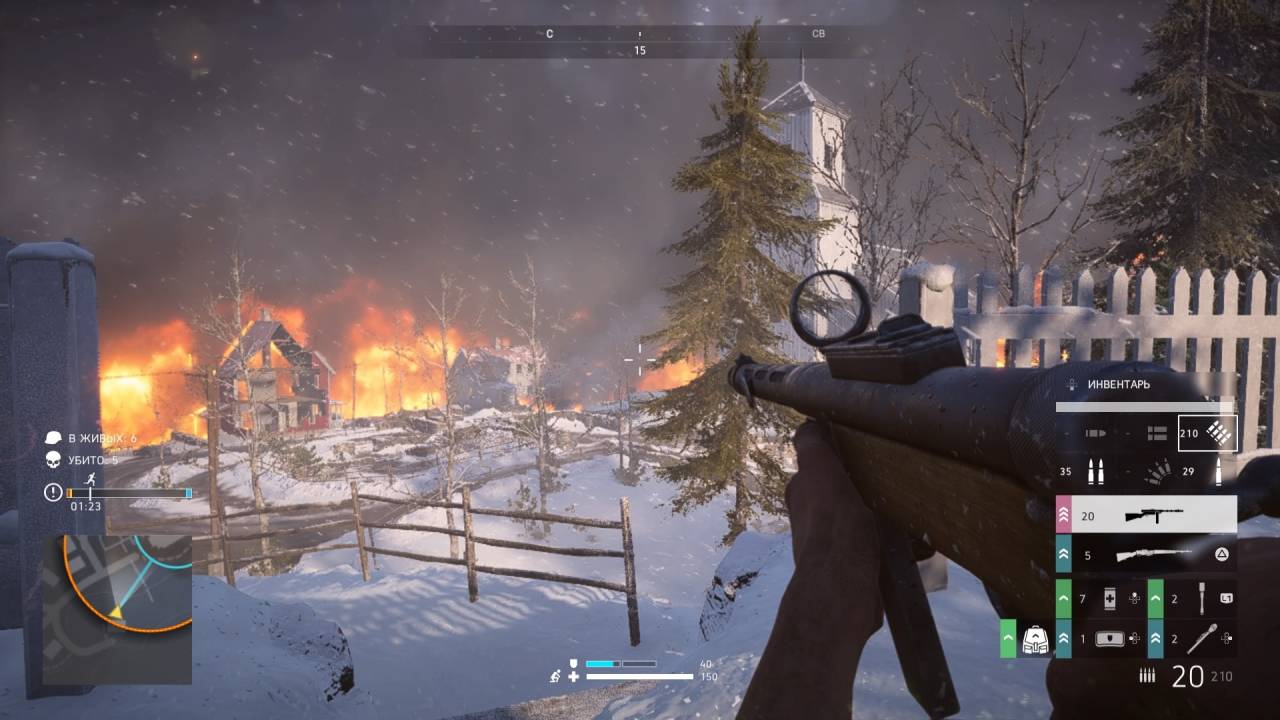1280x720 pixels.
Task: Select the stick grenade gadget slot
Action: point(1200,599)
